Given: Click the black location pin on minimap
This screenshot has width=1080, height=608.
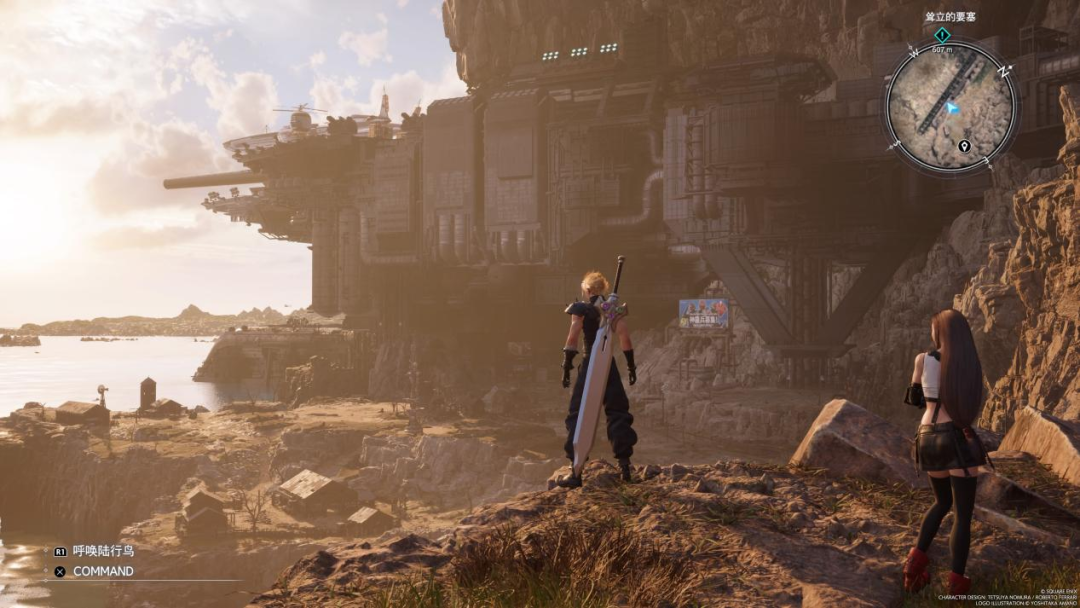Looking at the screenshot, I should 964,146.
